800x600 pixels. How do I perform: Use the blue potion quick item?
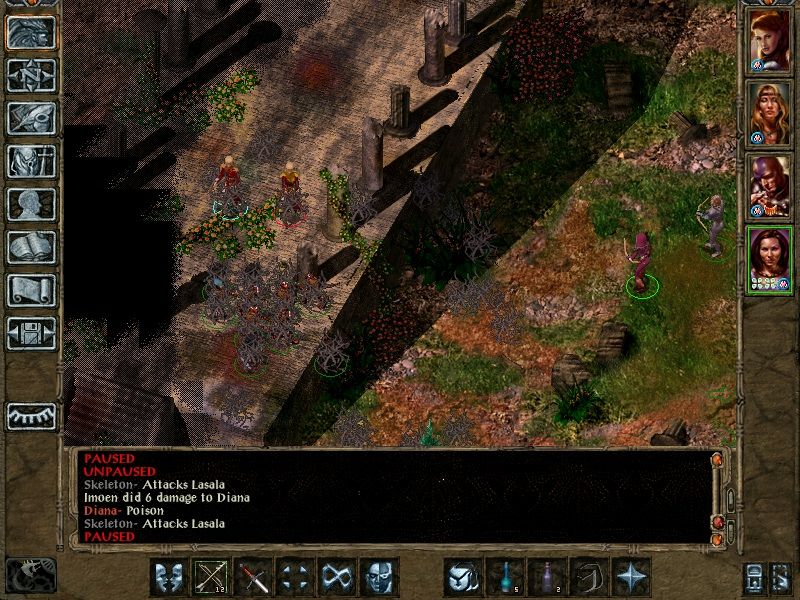pos(505,577)
